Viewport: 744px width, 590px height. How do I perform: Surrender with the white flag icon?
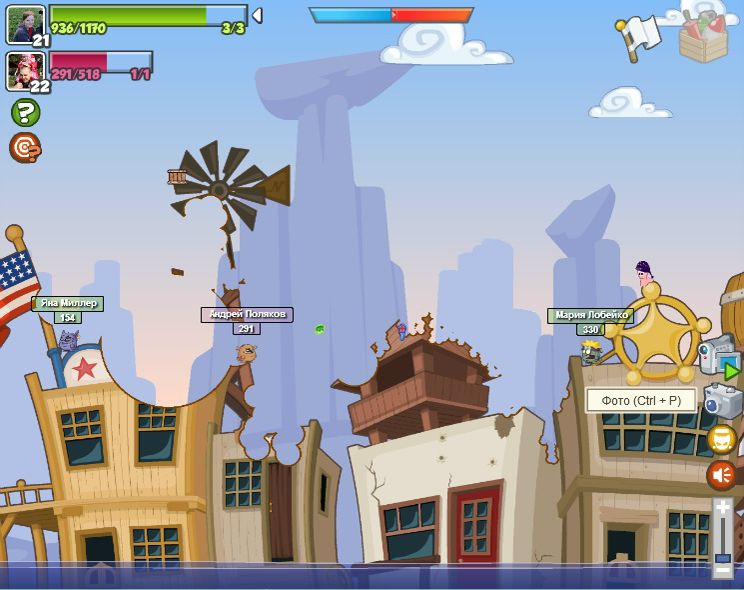(x=639, y=36)
